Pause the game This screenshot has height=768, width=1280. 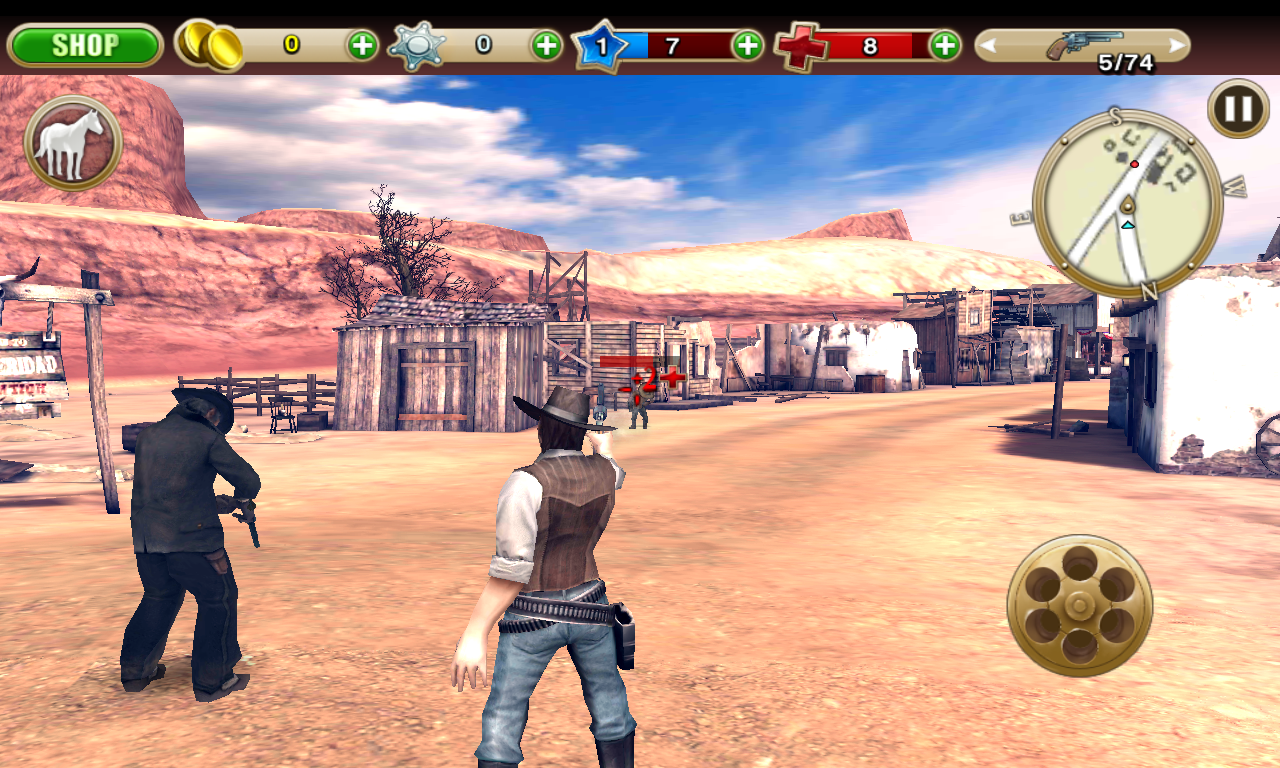point(1238,108)
